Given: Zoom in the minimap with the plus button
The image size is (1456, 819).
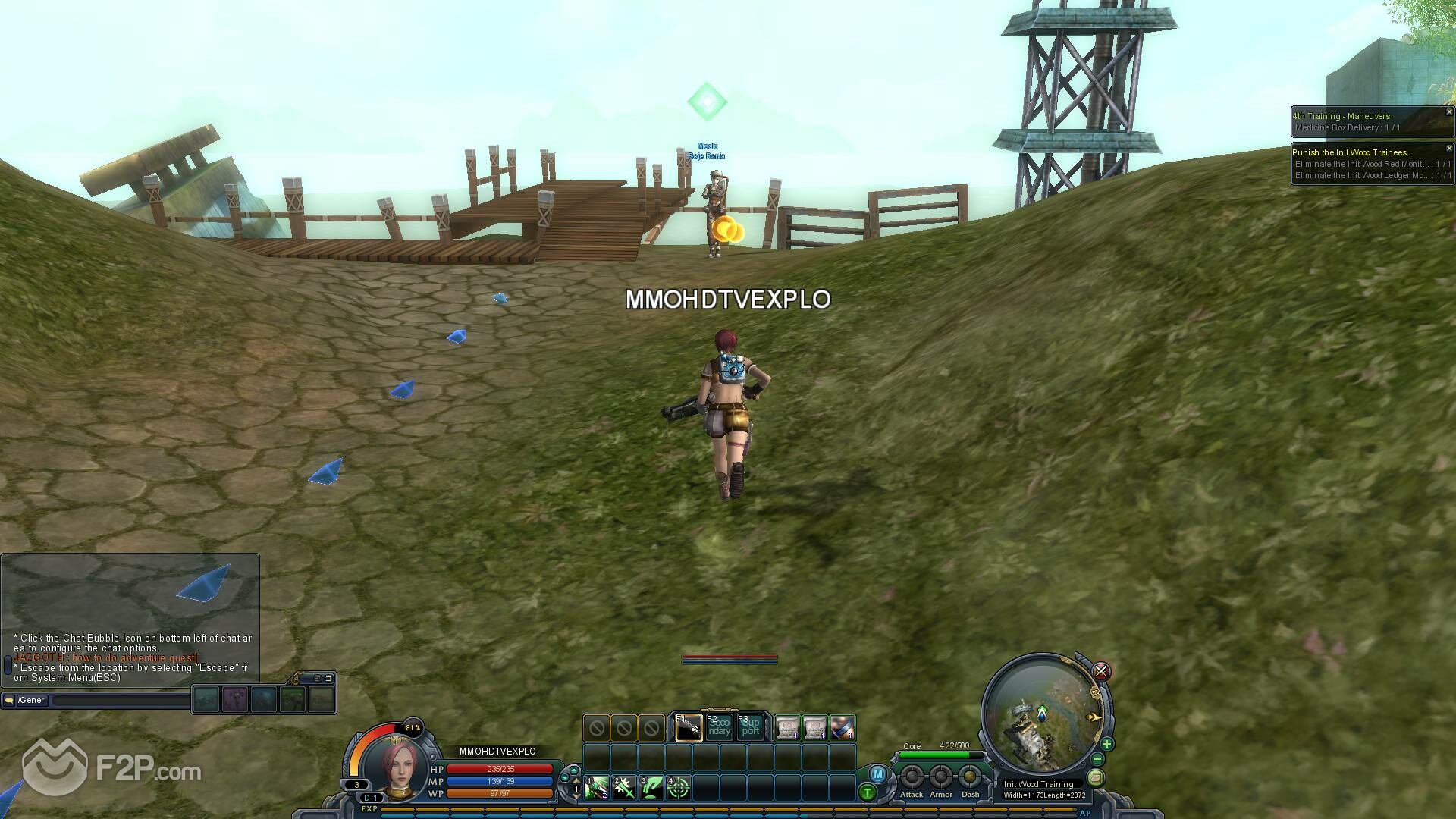Looking at the screenshot, I should tap(1106, 744).
